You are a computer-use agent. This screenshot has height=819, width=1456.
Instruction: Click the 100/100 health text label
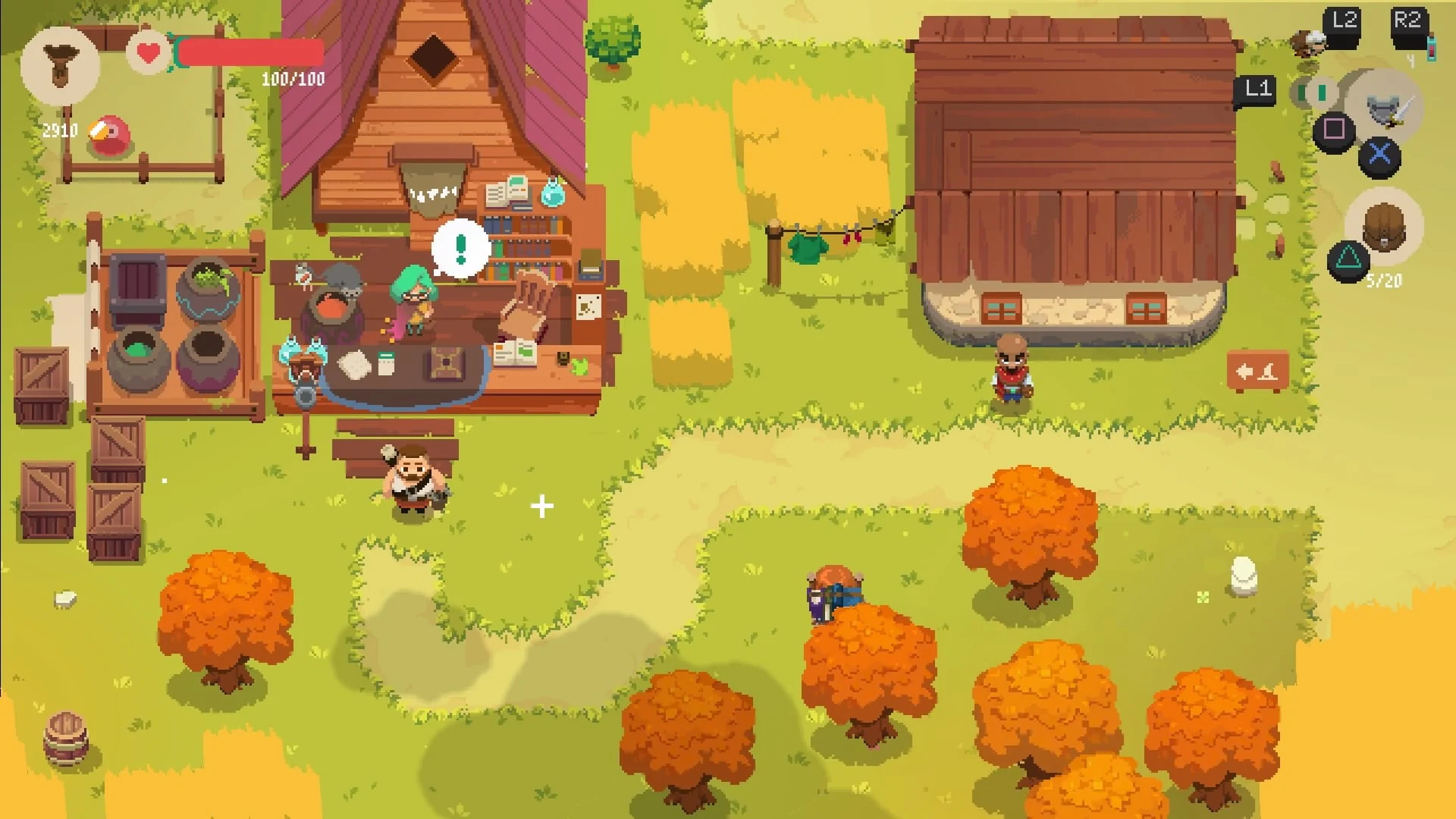point(292,78)
